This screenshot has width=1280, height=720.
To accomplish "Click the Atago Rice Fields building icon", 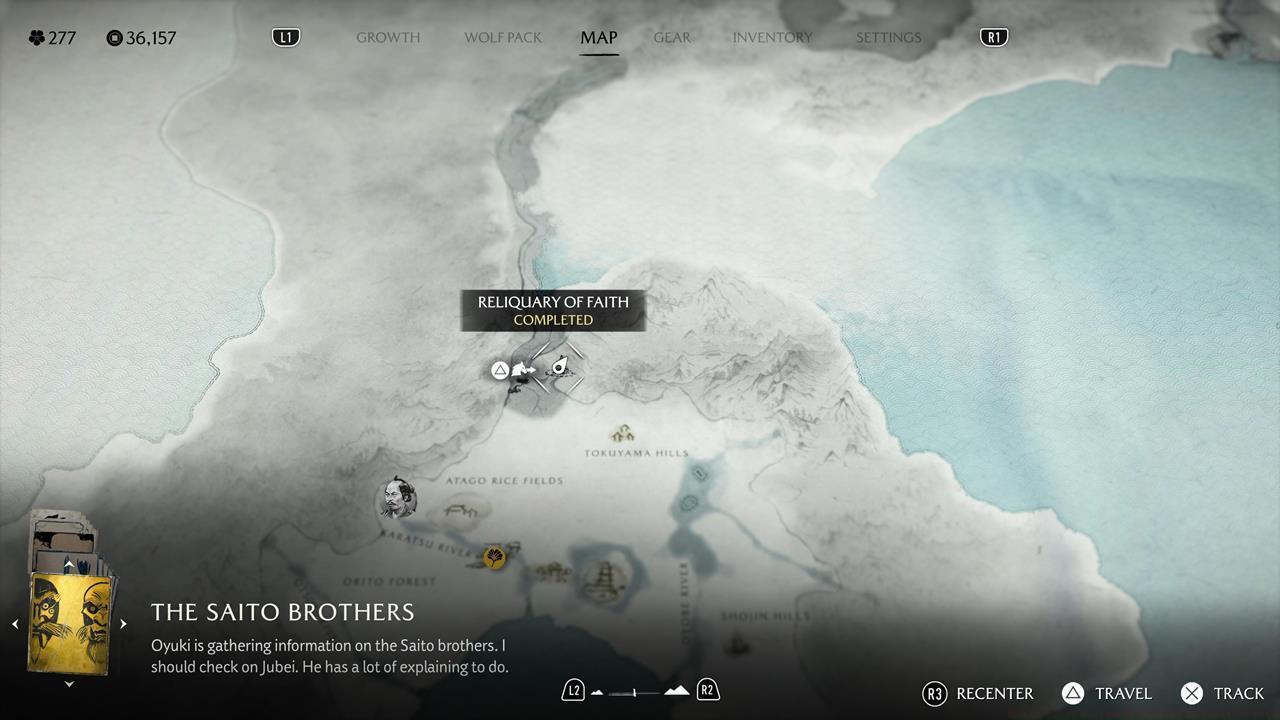I will point(461,510).
